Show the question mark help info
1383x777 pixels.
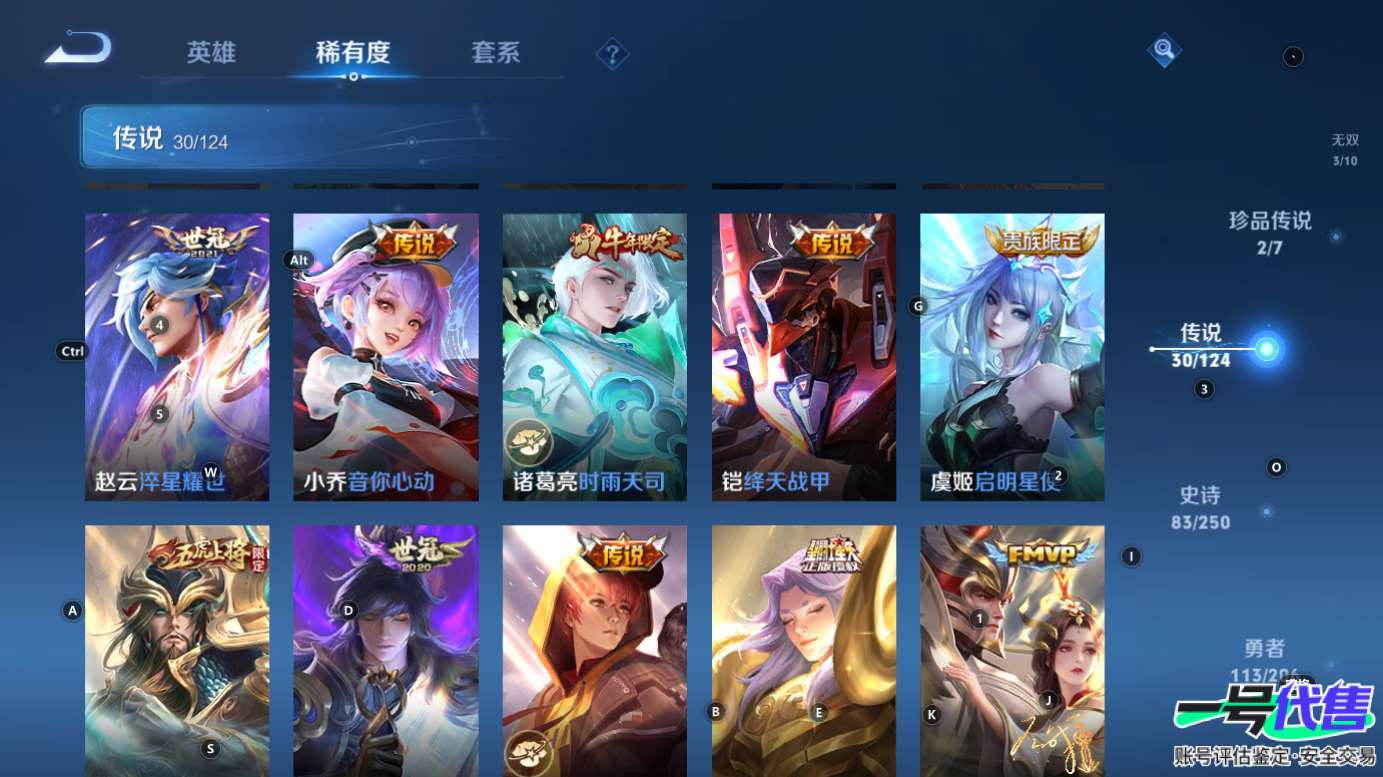[x=612, y=54]
